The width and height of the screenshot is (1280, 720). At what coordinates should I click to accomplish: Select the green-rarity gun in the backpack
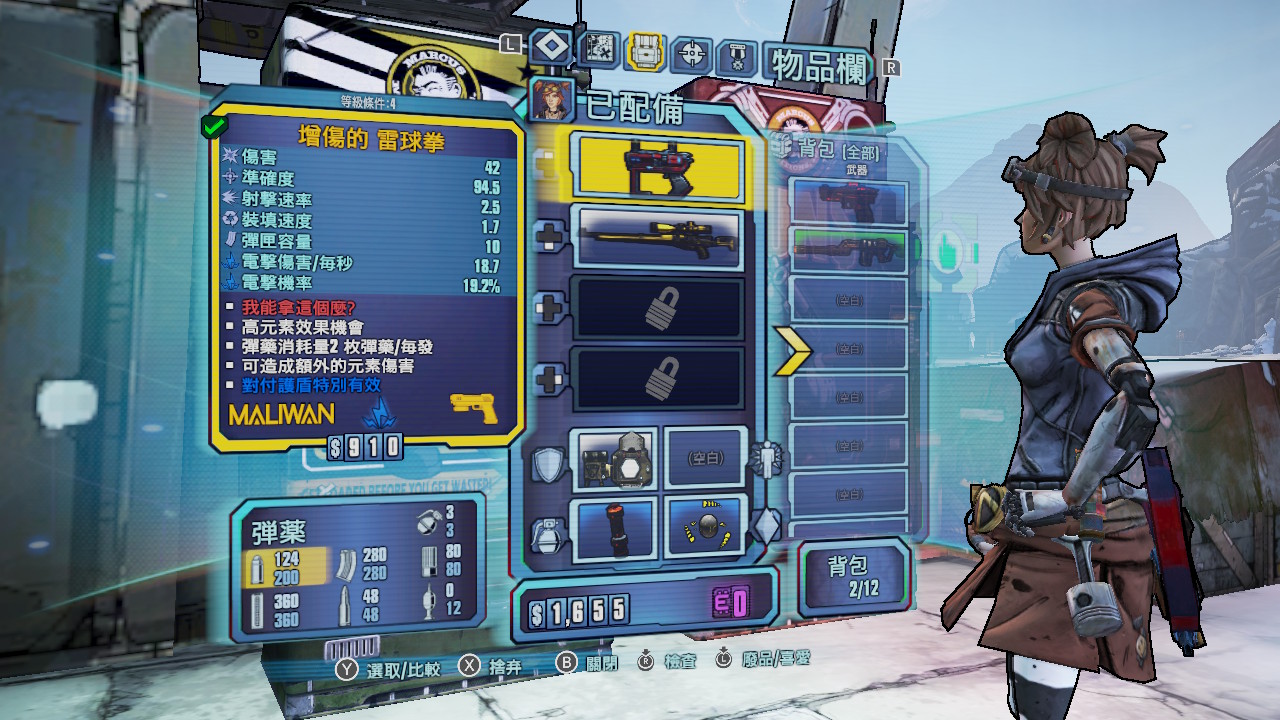(x=848, y=251)
